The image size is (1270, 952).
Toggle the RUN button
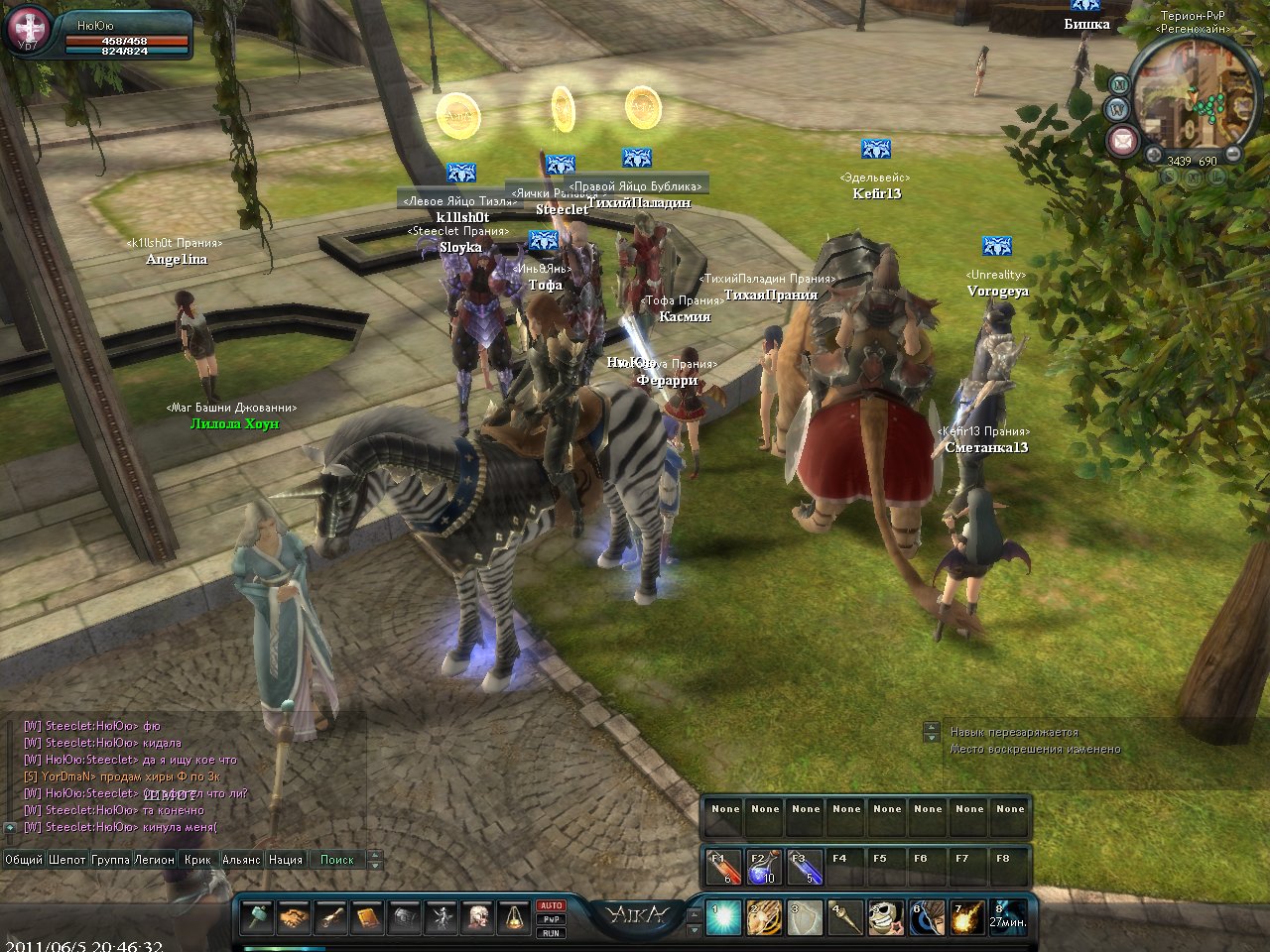[551, 933]
